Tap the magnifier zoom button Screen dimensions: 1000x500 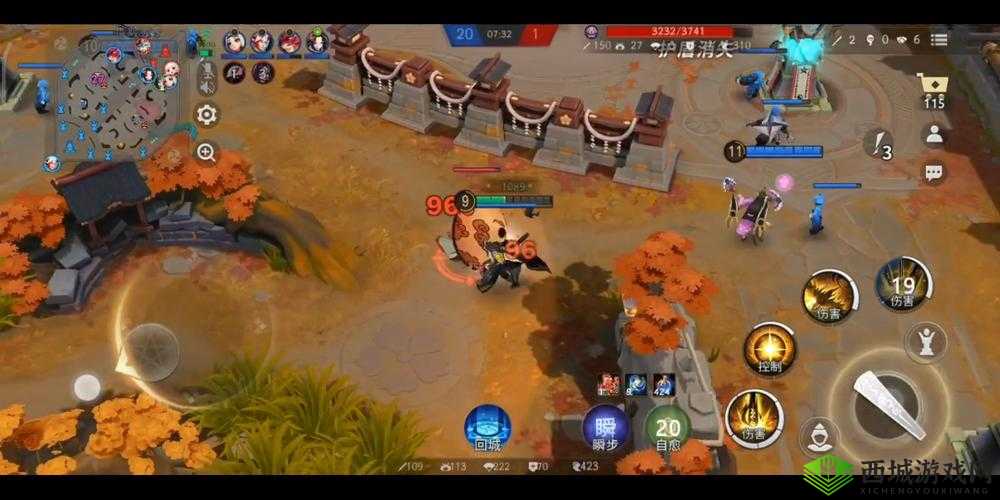pyautogui.click(x=207, y=152)
